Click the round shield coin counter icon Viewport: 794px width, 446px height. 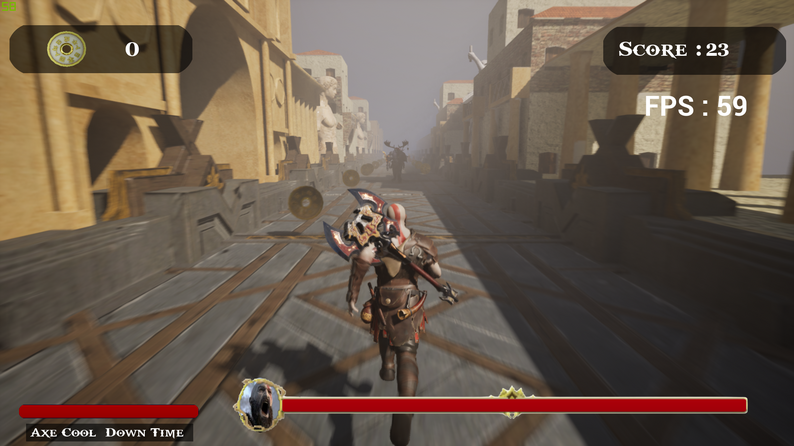coord(67,49)
